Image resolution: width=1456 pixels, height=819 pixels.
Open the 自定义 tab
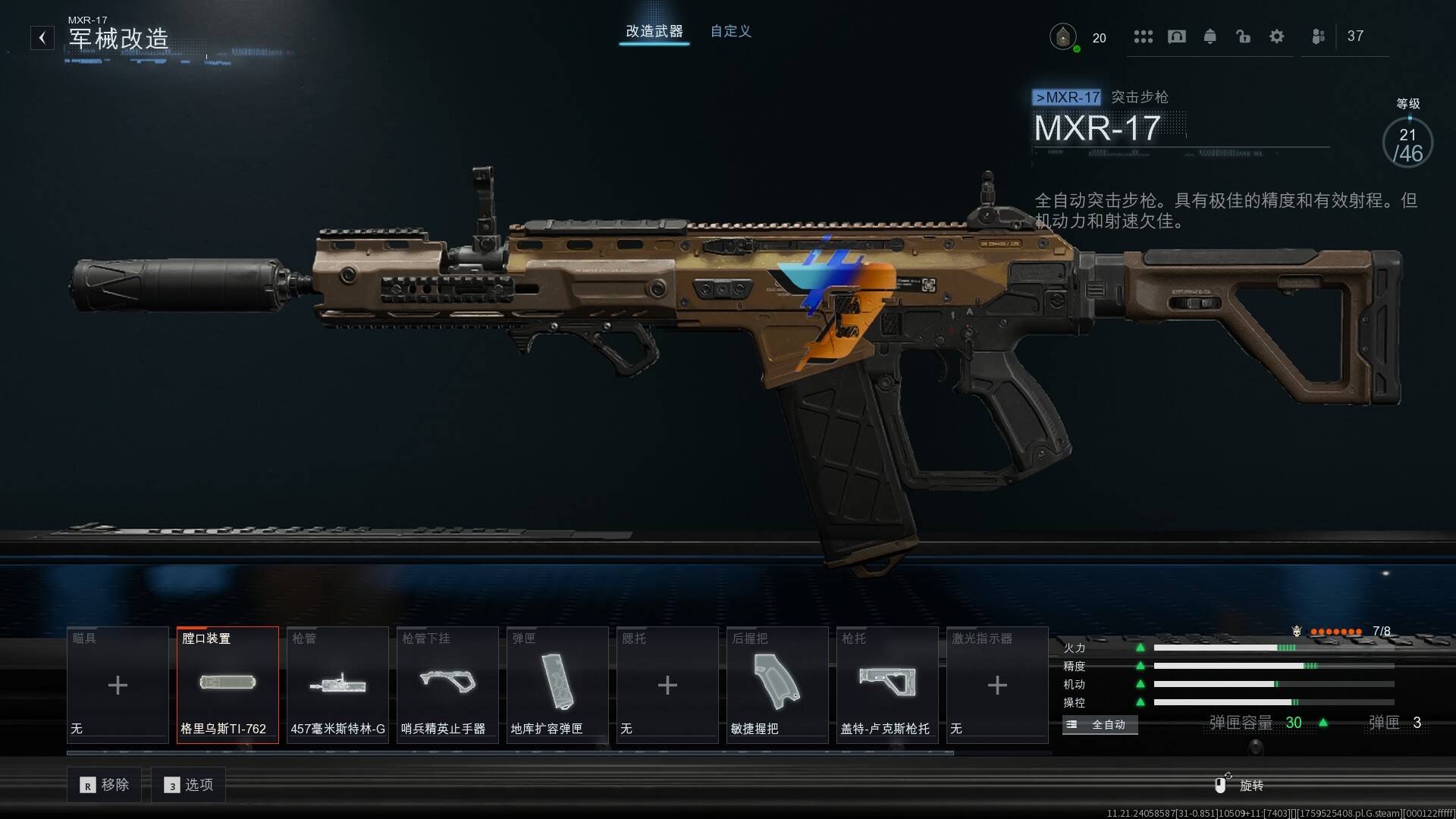pos(730,31)
